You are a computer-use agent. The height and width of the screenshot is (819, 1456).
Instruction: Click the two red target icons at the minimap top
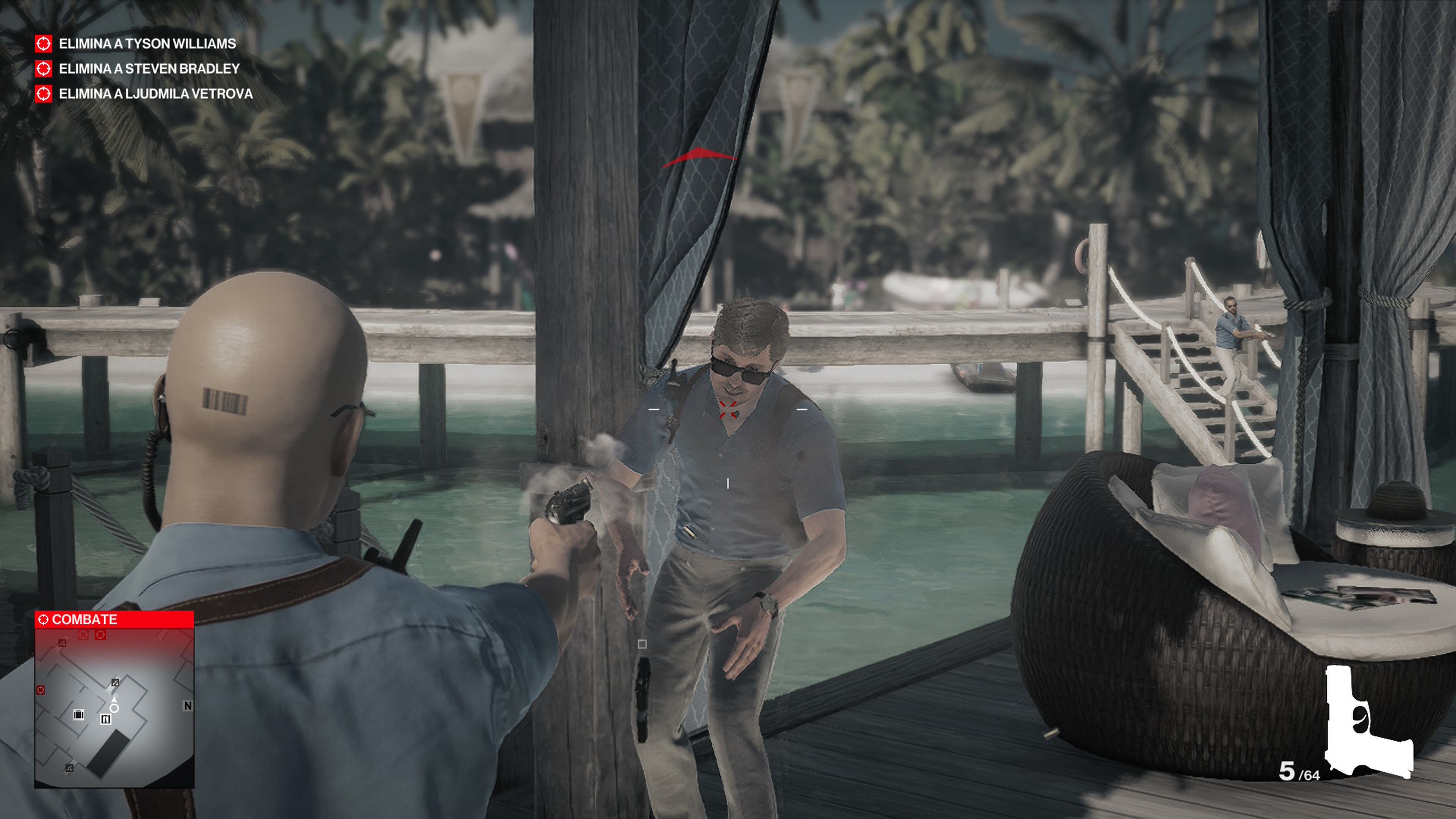91,634
